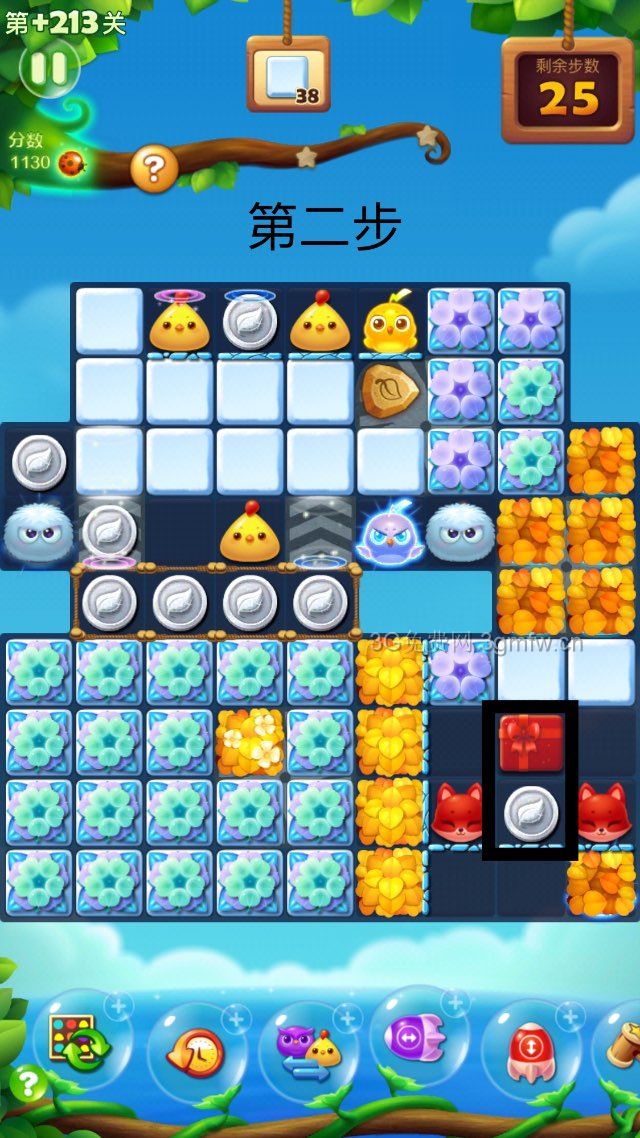Tap the lone yellow flower tile among teal ice
640x1138 pixels.
coord(250,742)
